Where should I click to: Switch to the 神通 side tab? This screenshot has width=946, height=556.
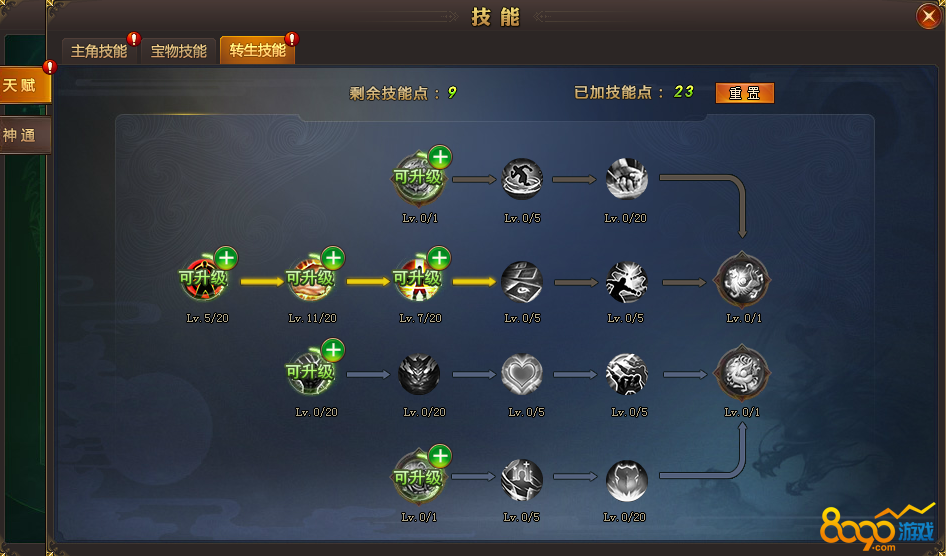tap(22, 135)
